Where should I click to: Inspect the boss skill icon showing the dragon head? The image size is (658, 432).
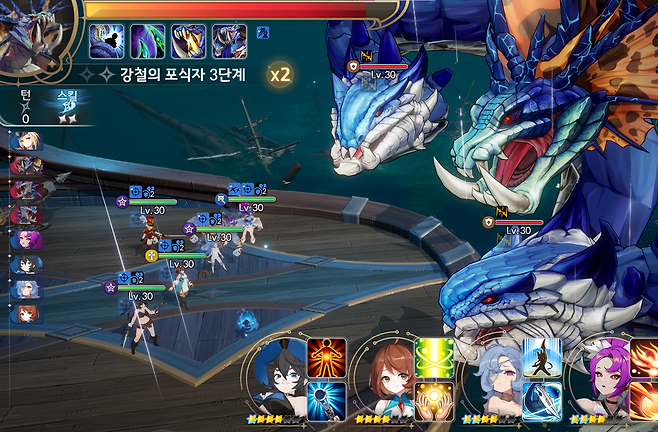(229, 42)
